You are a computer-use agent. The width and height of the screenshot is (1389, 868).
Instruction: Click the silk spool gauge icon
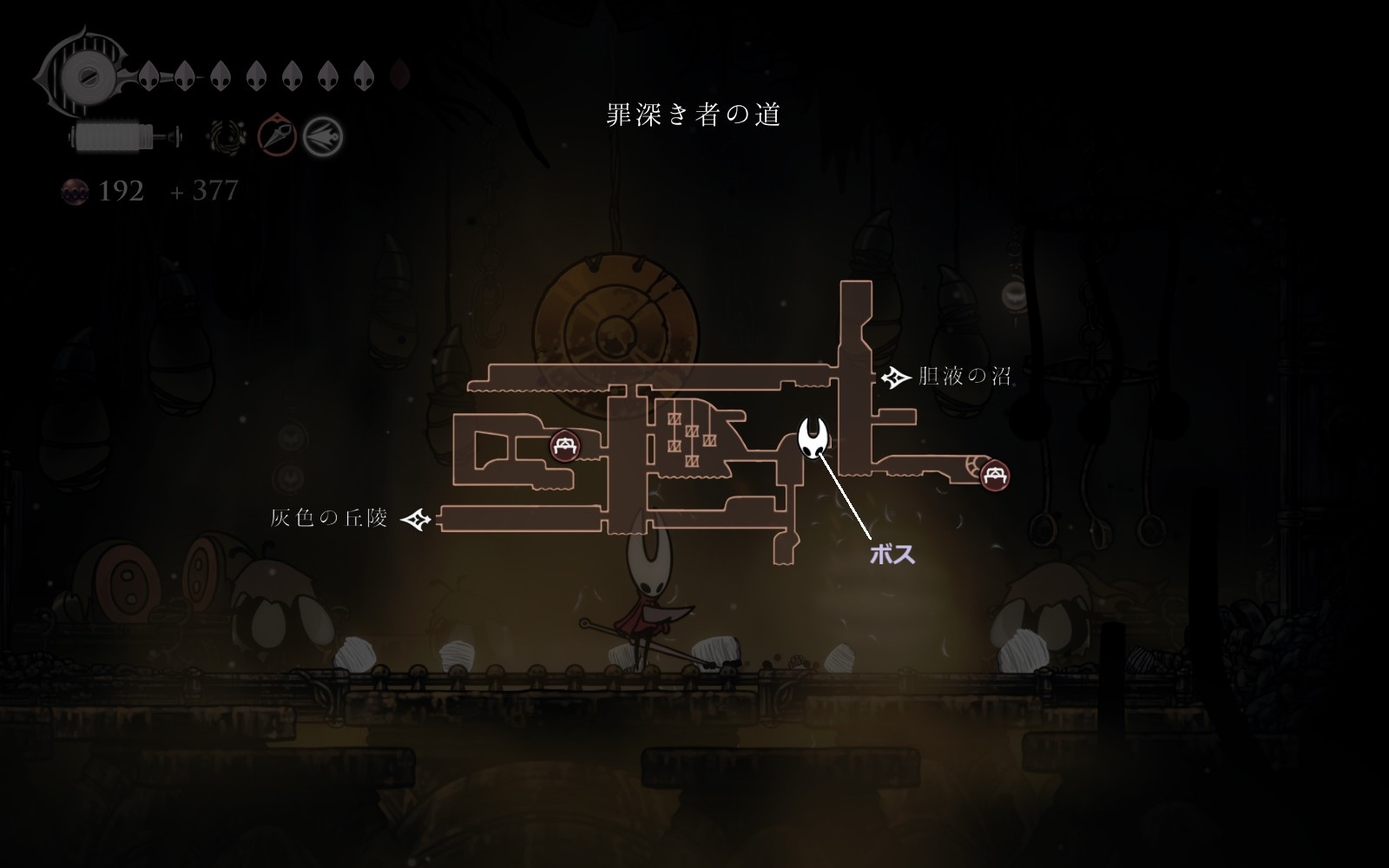coord(124,136)
